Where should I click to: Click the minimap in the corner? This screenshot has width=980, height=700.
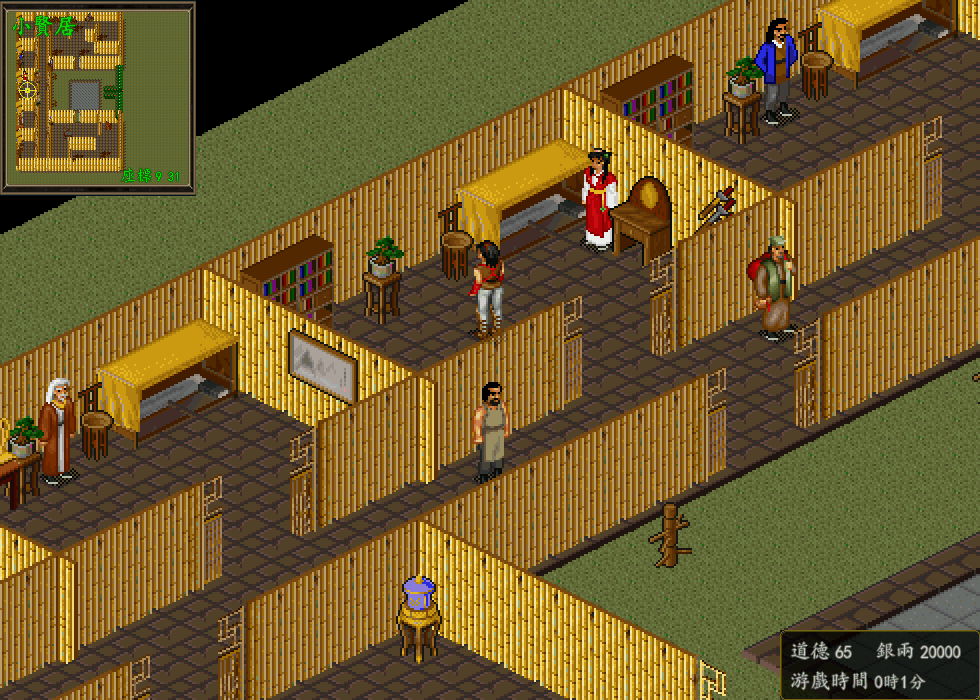(97, 97)
